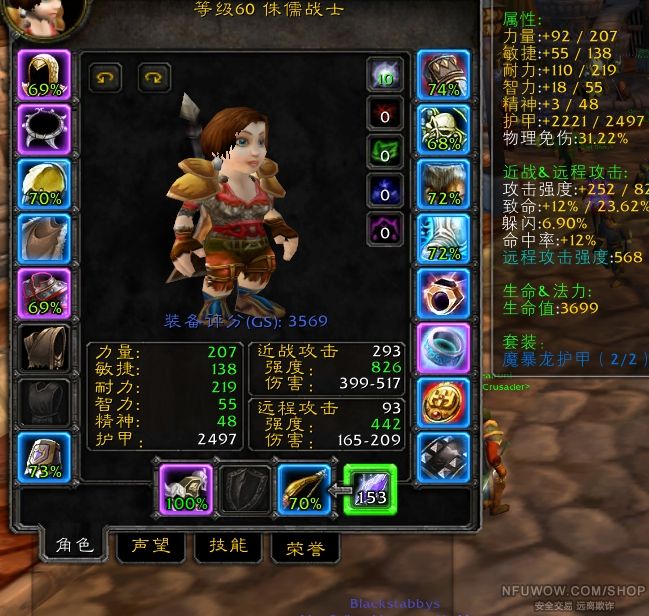Select the gloves slot showing 74%
Image resolution: width=649 pixels, height=616 pixels.
coord(443,75)
